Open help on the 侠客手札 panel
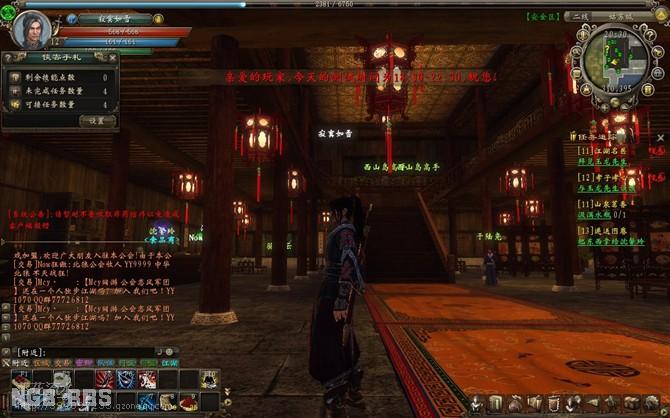The width and height of the screenshot is (670, 418). [9, 59]
